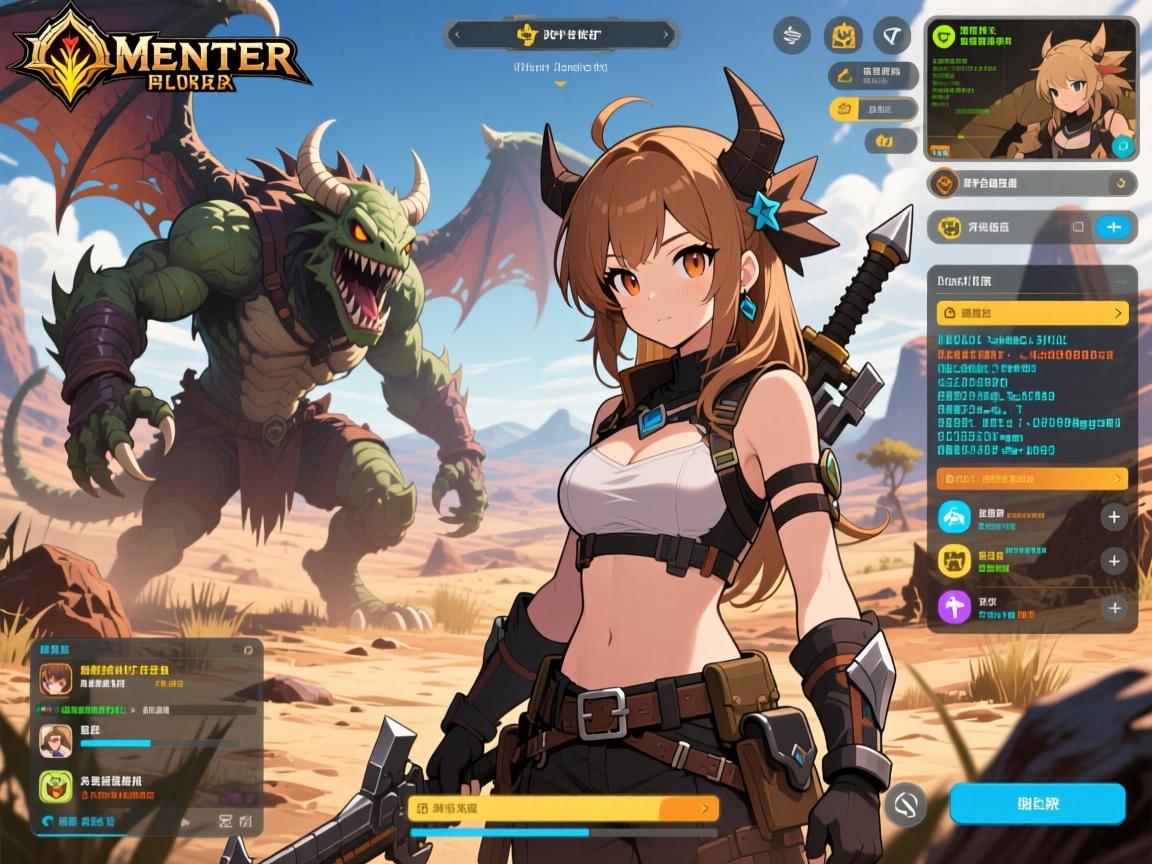Image resolution: width=1152 pixels, height=864 pixels.
Task: Click the swirl icon round button
Action: pyautogui.click(x=792, y=36)
